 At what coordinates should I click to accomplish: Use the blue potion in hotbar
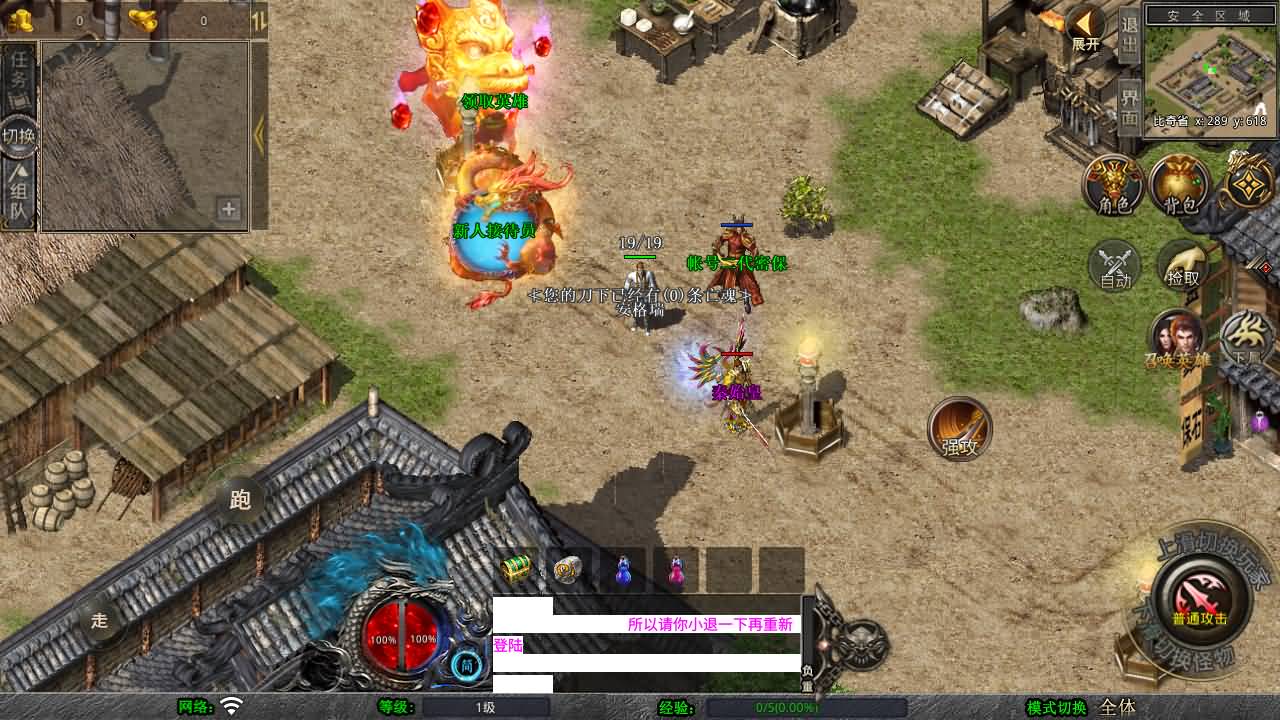coord(623,570)
